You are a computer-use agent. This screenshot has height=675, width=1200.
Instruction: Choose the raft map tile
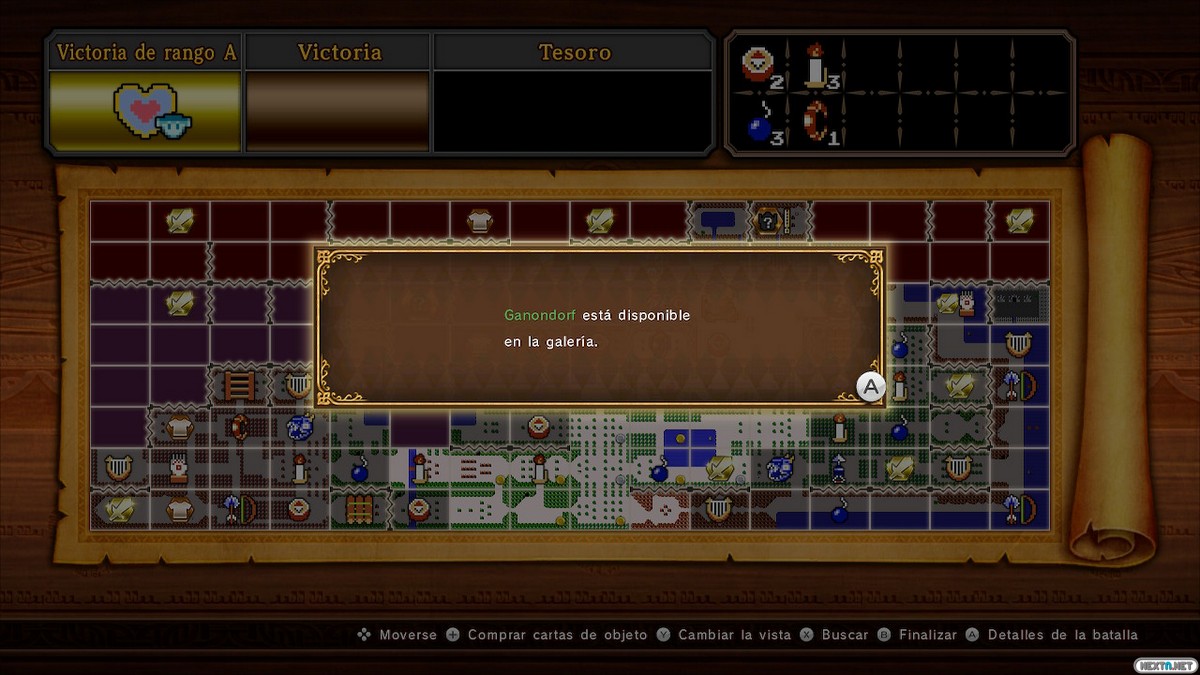(359, 508)
